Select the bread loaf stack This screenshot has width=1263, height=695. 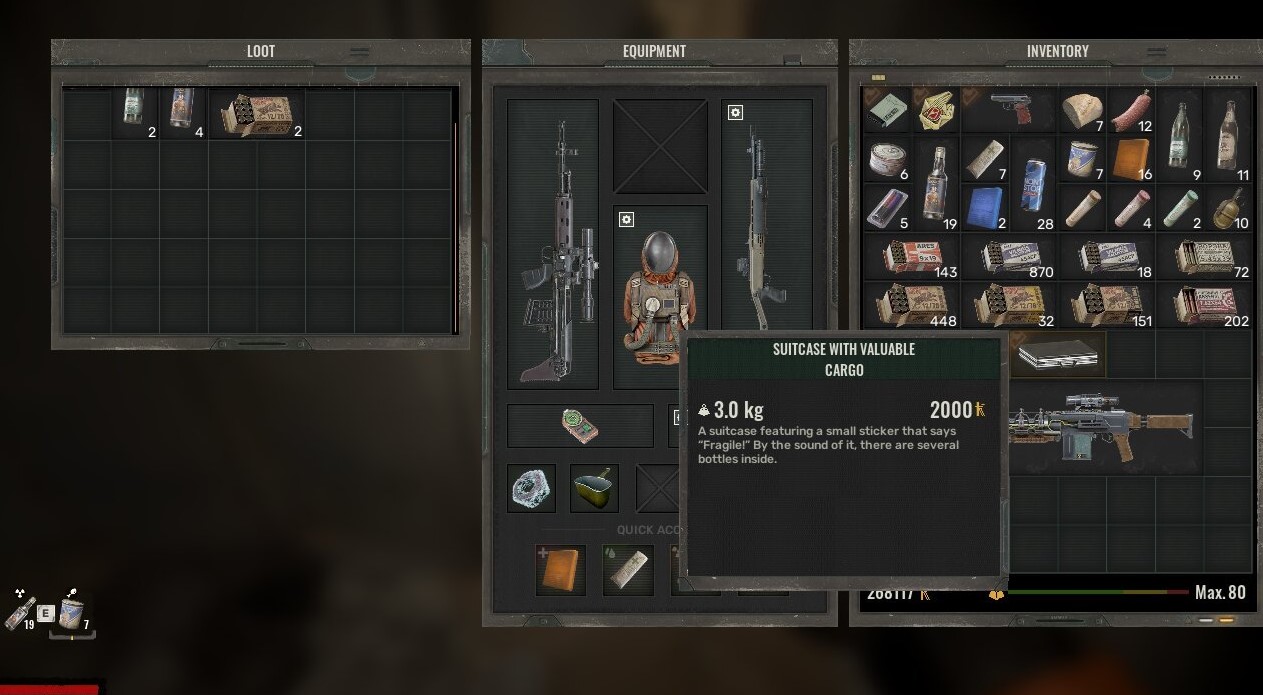1082,109
